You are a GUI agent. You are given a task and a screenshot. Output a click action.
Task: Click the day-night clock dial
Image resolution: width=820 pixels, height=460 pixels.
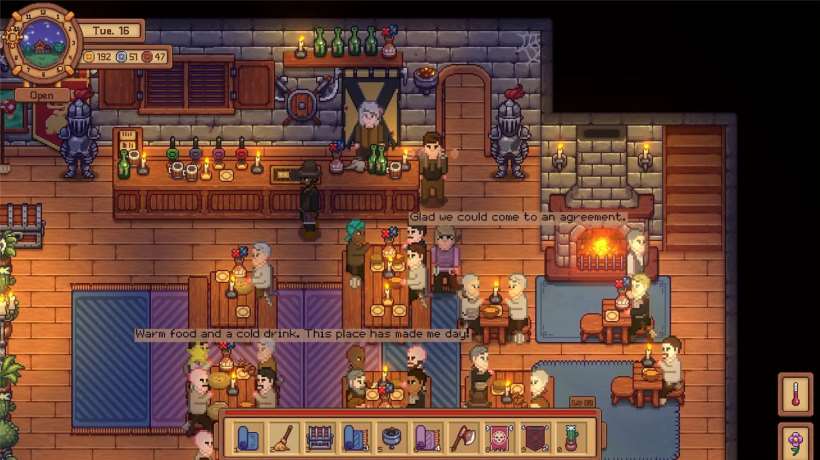click(x=42, y=45)
